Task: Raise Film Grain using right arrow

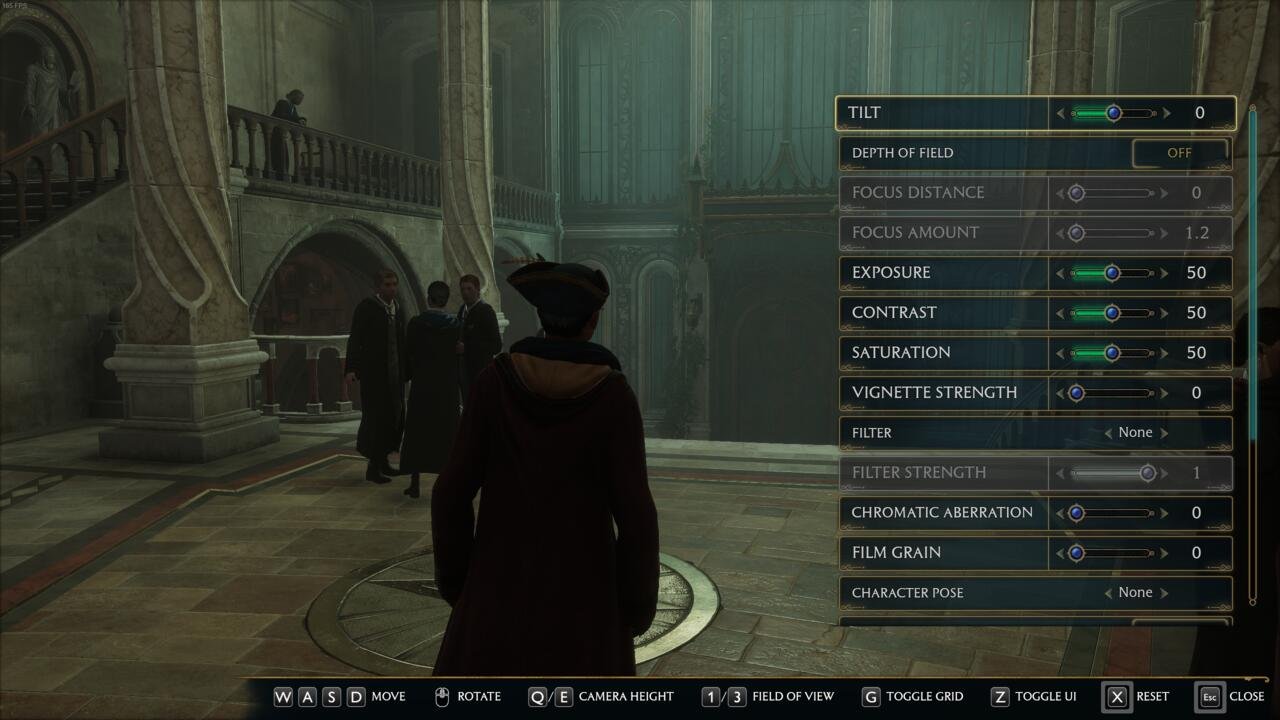Action: pyautogui.click(x=1167, y=553)
